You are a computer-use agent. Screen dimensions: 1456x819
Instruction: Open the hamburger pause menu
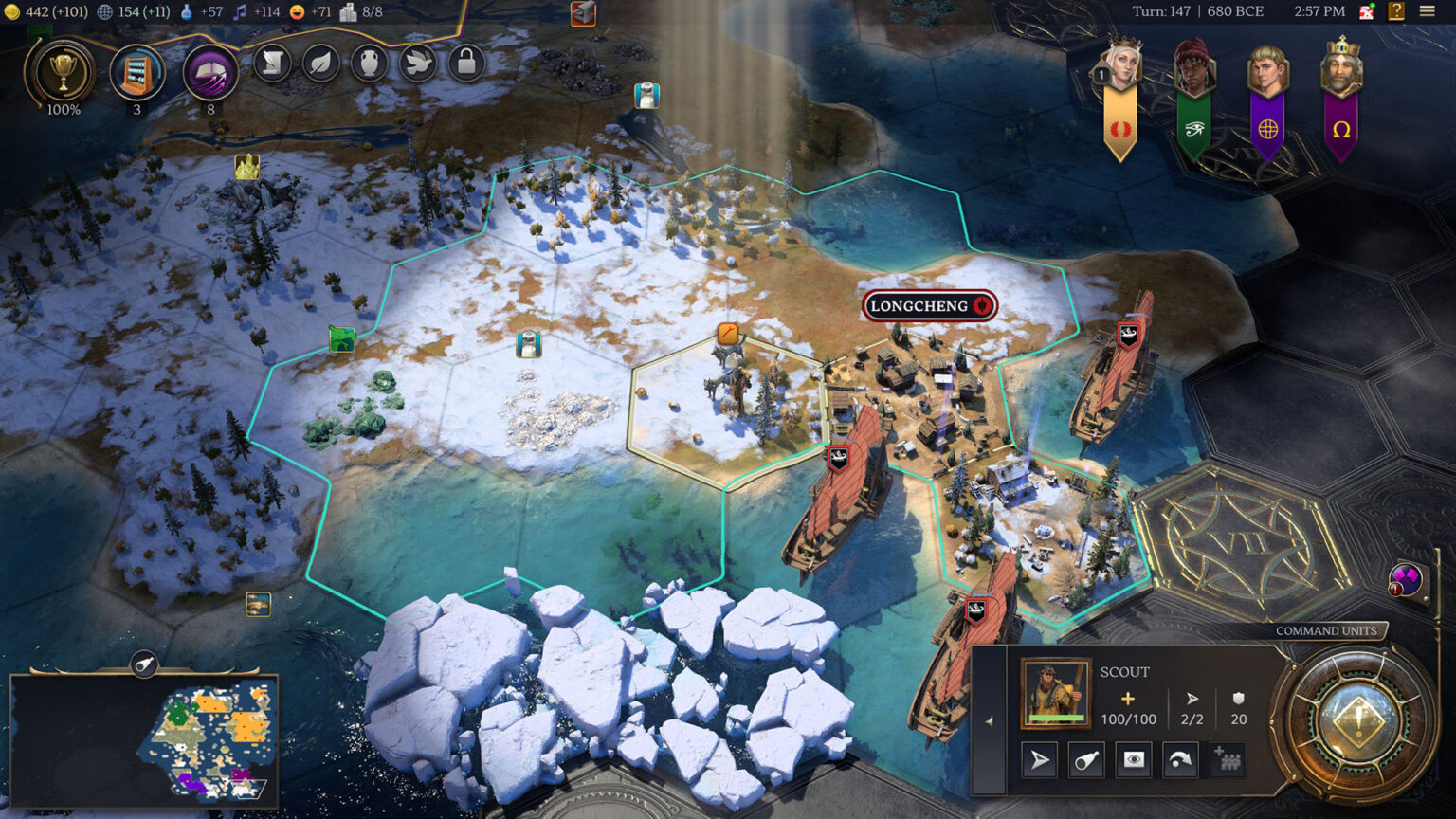(1427, 11)
